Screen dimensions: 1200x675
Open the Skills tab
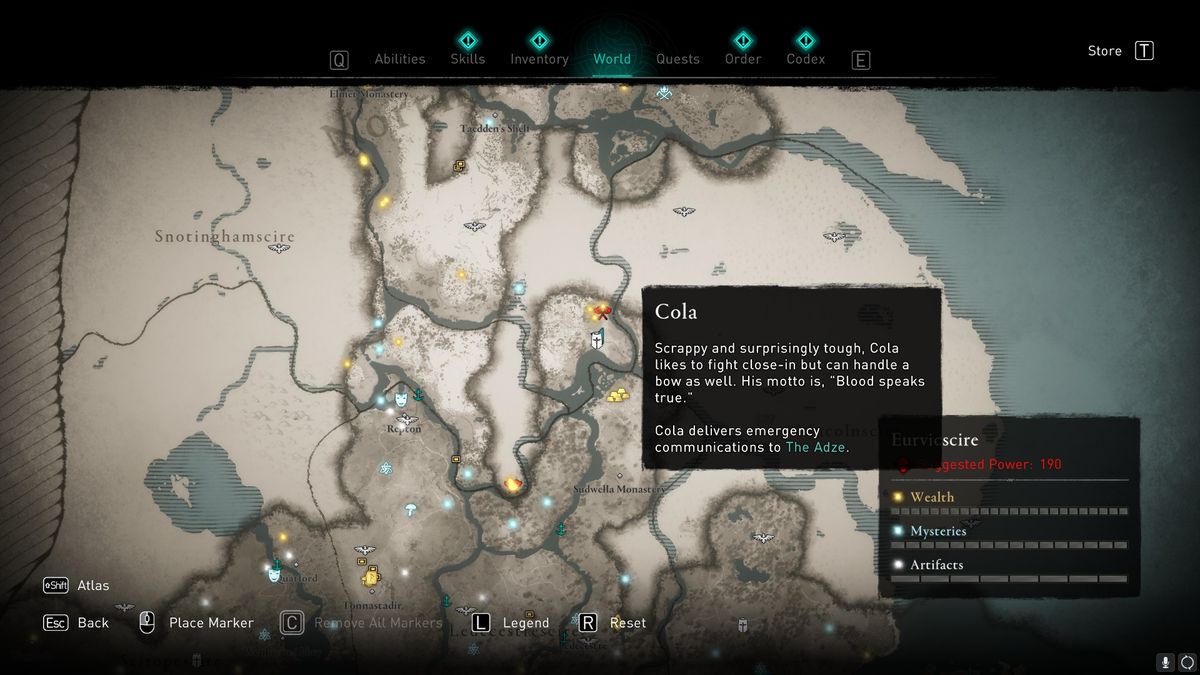tap(467, 59)
